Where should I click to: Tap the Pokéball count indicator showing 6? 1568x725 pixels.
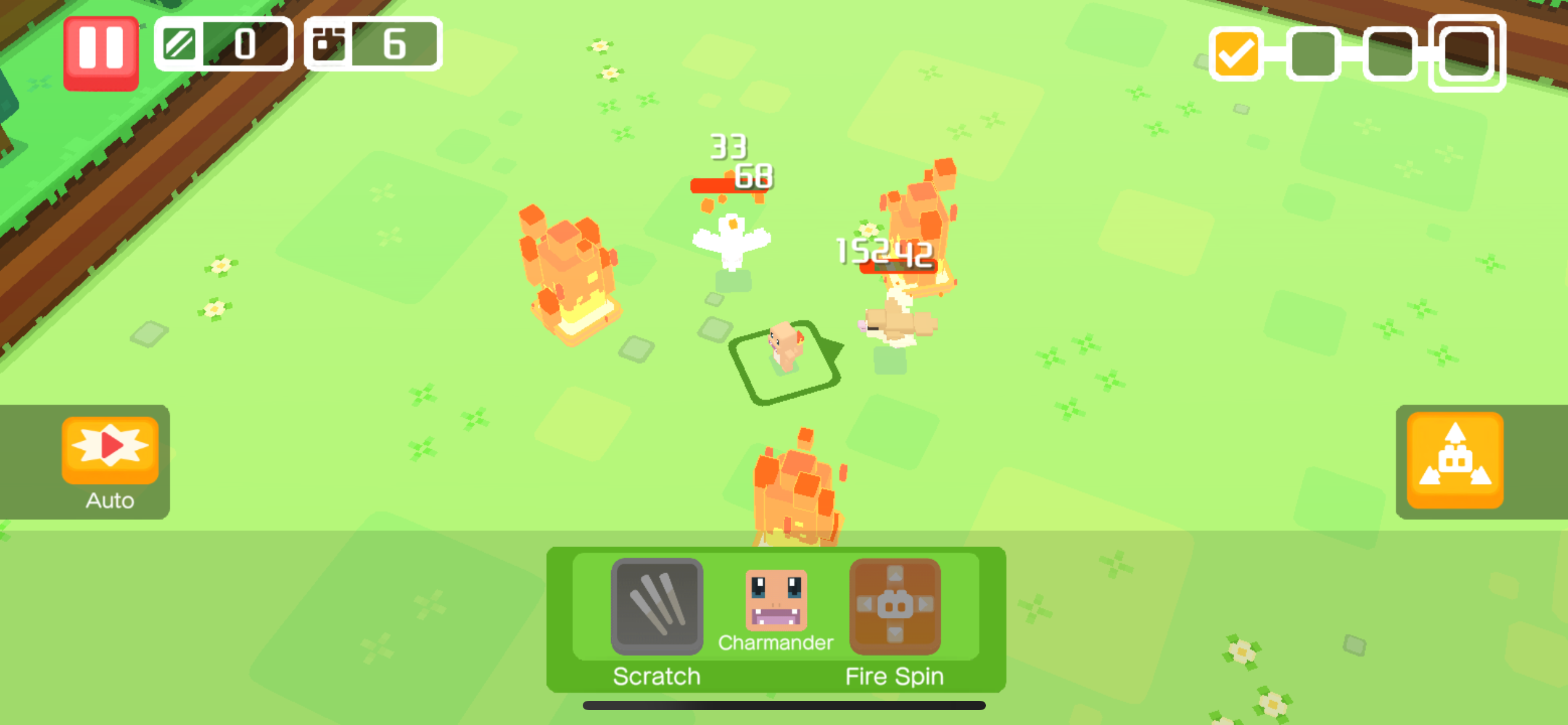[x=372, y=45]
